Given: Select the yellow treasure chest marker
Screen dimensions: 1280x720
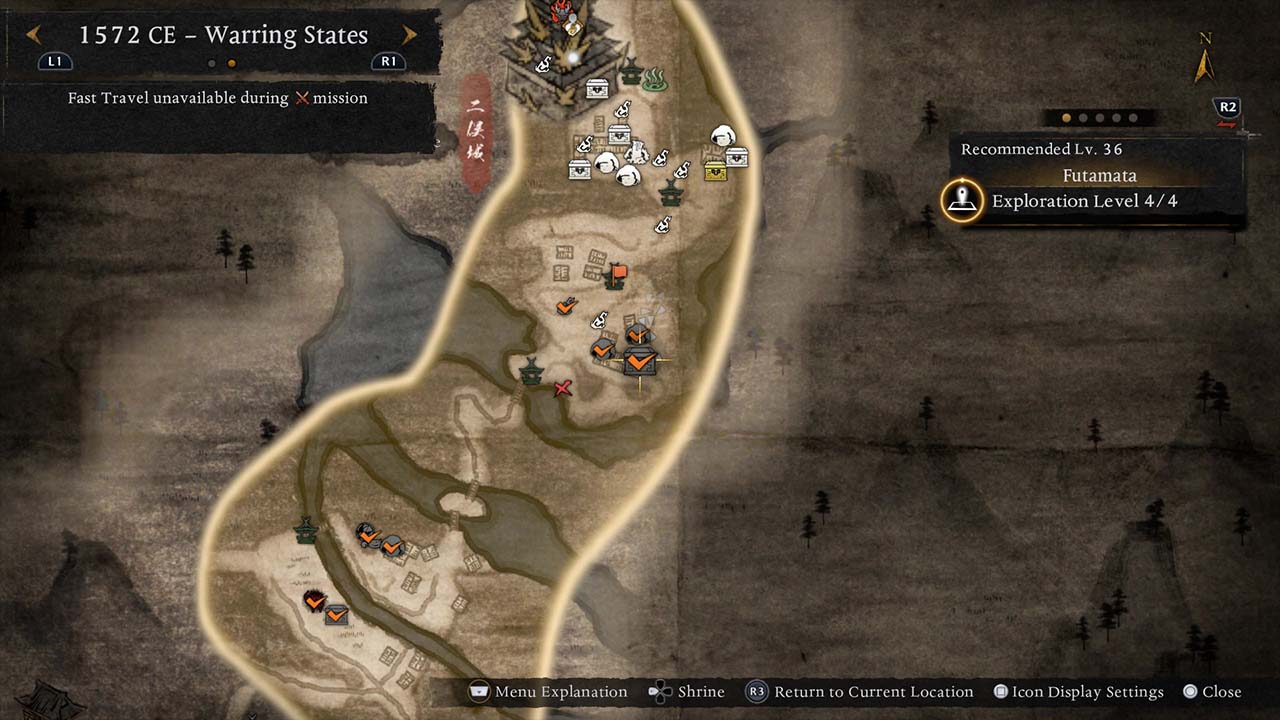Looking at the screenshot, I should (x=715, y=171).
